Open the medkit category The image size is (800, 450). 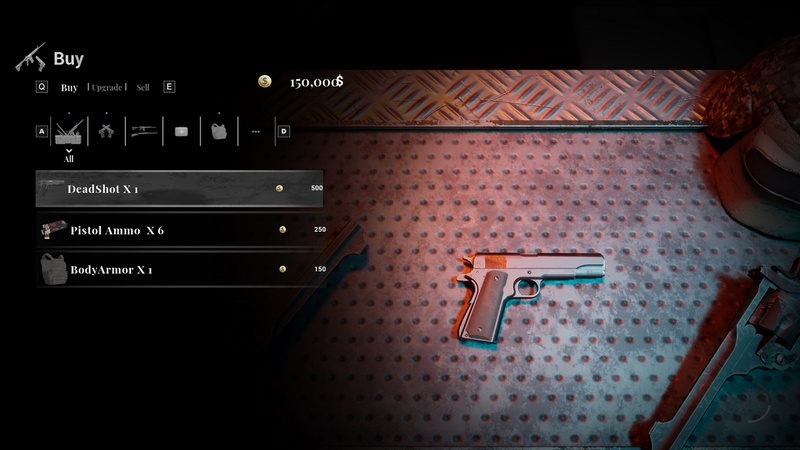point(181,131)
